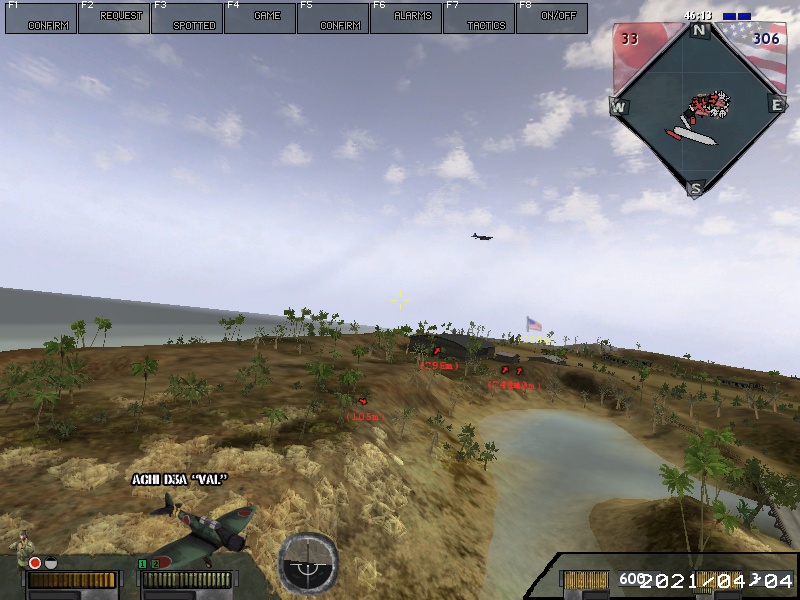Select the F5 Confirm radio entry
Screen dimensions: 800x600
click(333, 18)
